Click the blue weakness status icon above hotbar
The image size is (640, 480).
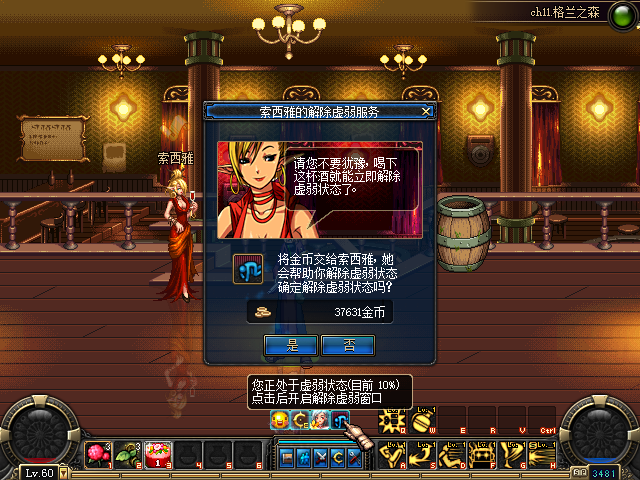coord(341,420)
